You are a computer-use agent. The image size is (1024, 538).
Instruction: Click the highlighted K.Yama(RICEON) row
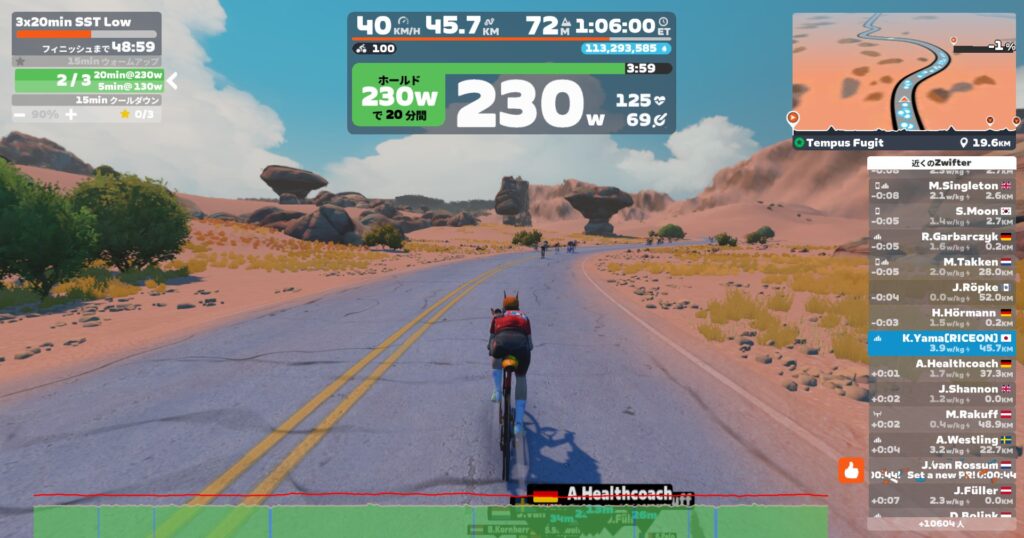[942, 343]
